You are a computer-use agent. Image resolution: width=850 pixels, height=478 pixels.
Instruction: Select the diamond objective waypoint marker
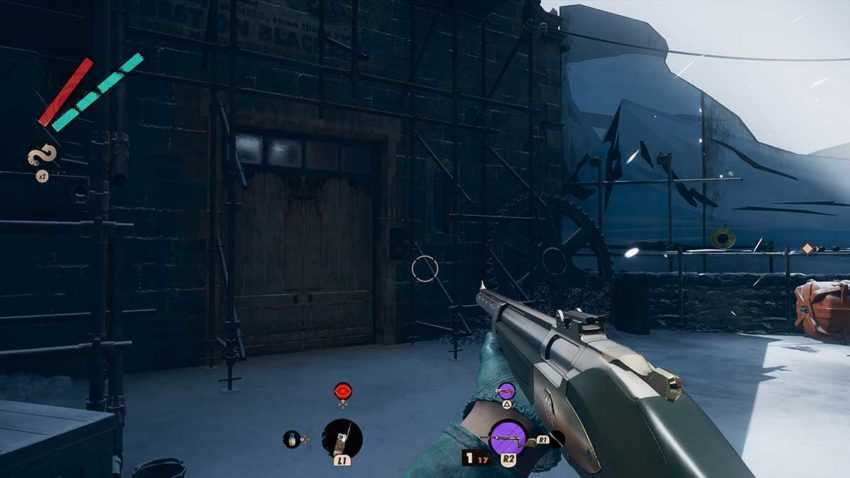click(807, 248)
